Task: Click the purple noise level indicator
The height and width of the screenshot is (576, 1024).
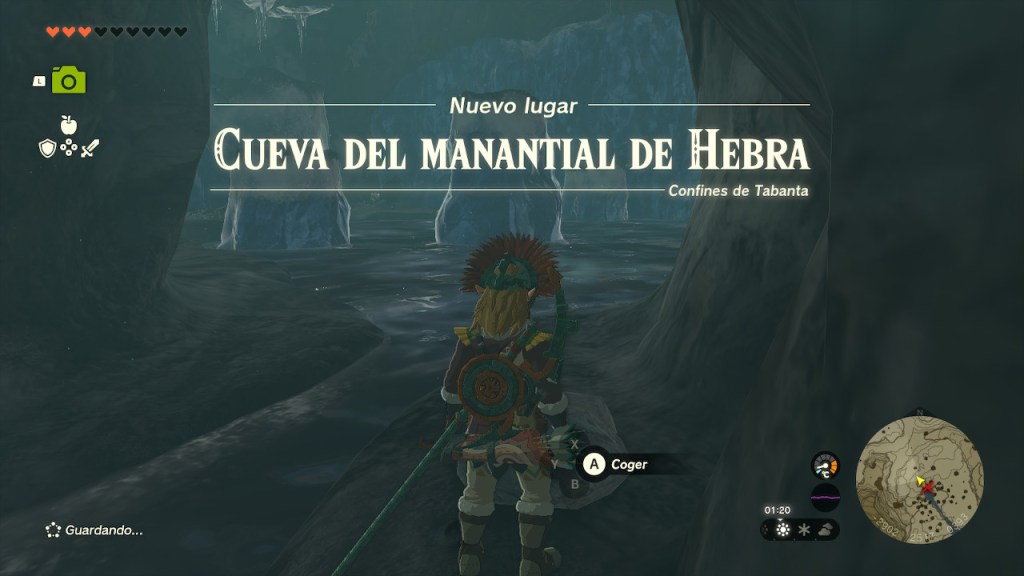Action: 825,495
